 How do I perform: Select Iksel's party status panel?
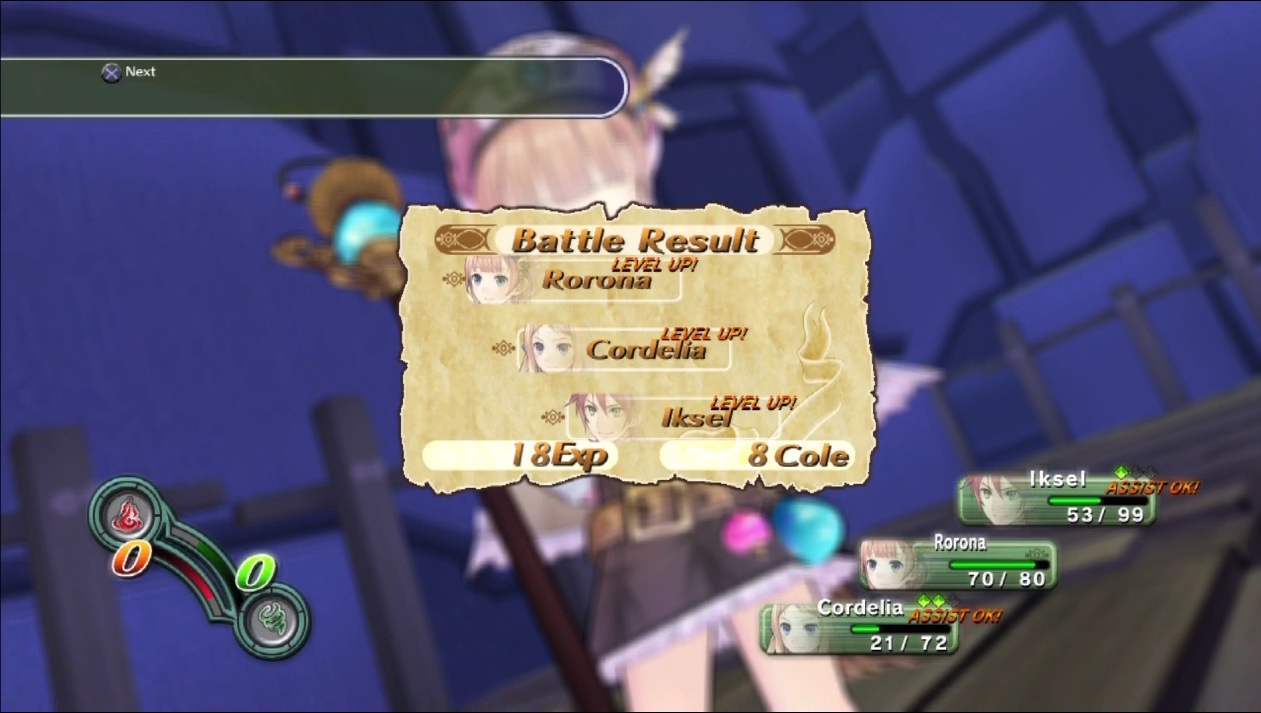point(1057,499)
